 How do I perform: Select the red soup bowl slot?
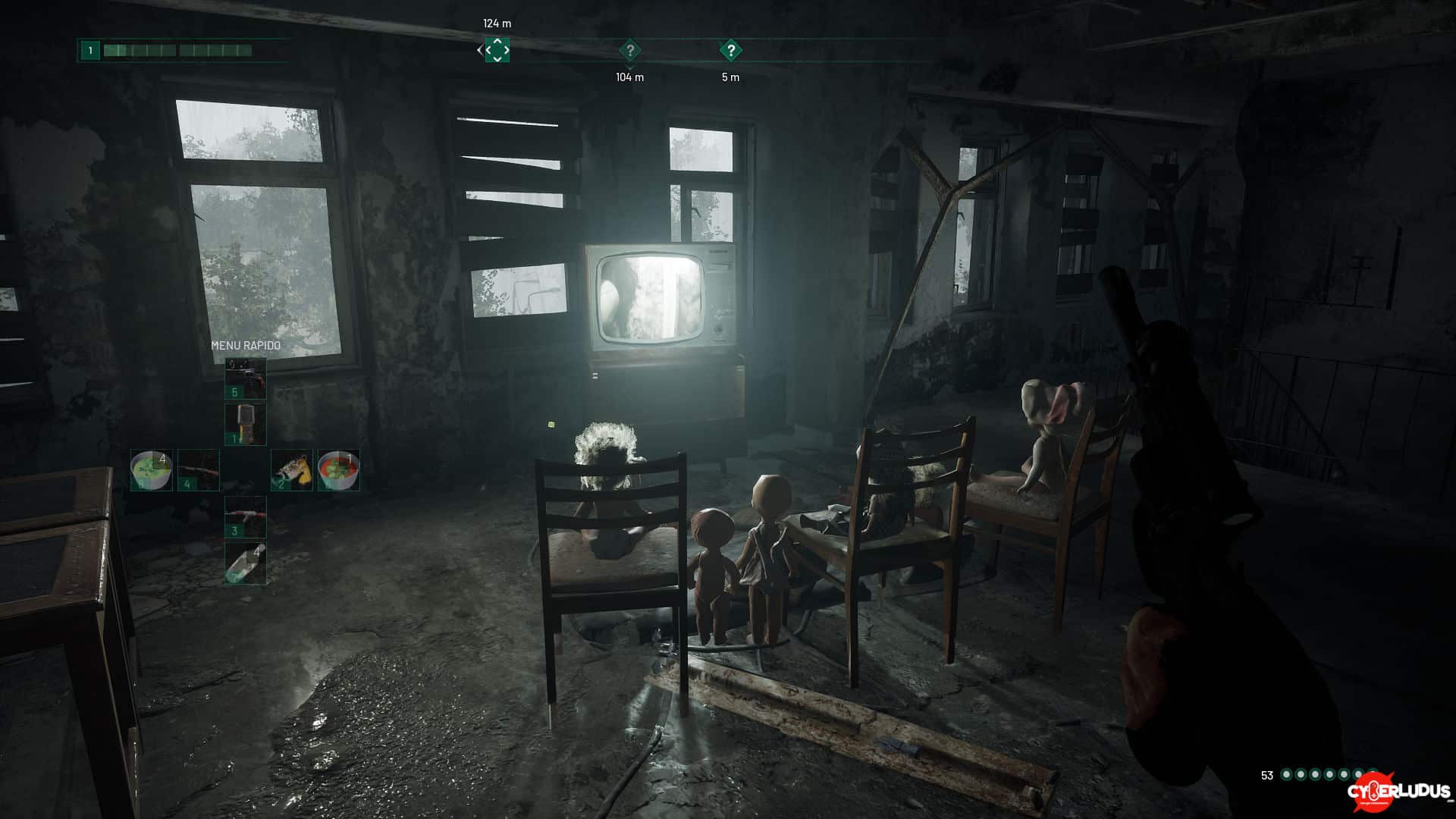tap(338, 470)
